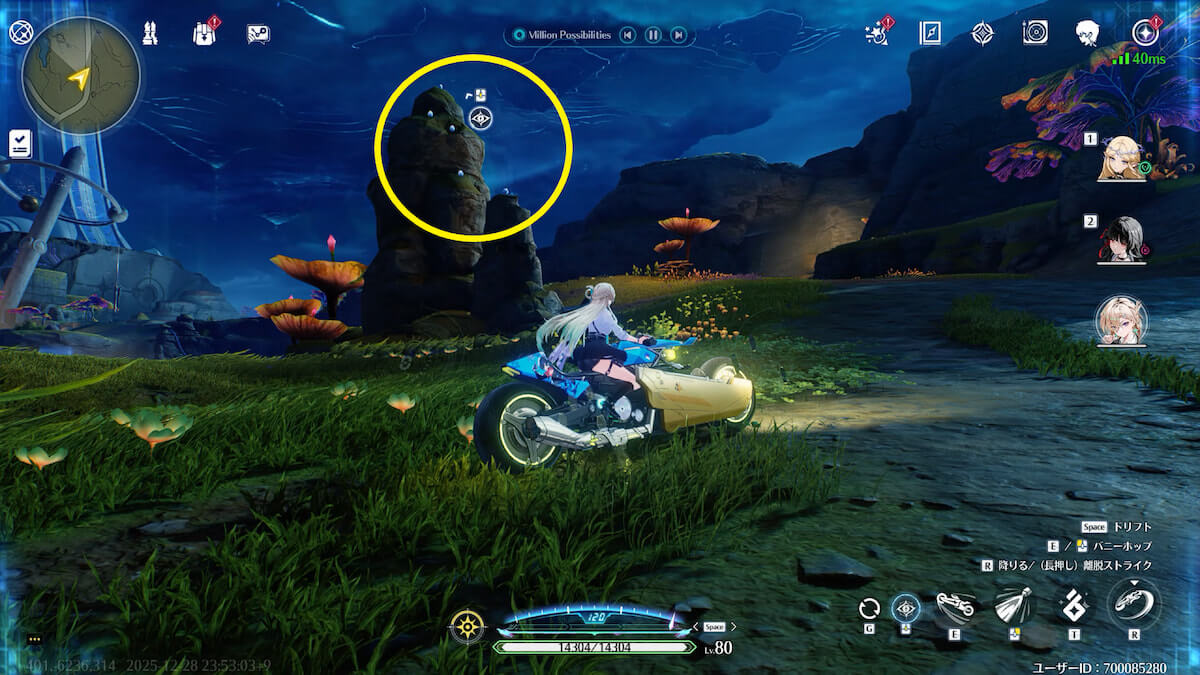The image size is (1200, 675).
Task: Open the character head profile icon
Action: (1088, 33)
